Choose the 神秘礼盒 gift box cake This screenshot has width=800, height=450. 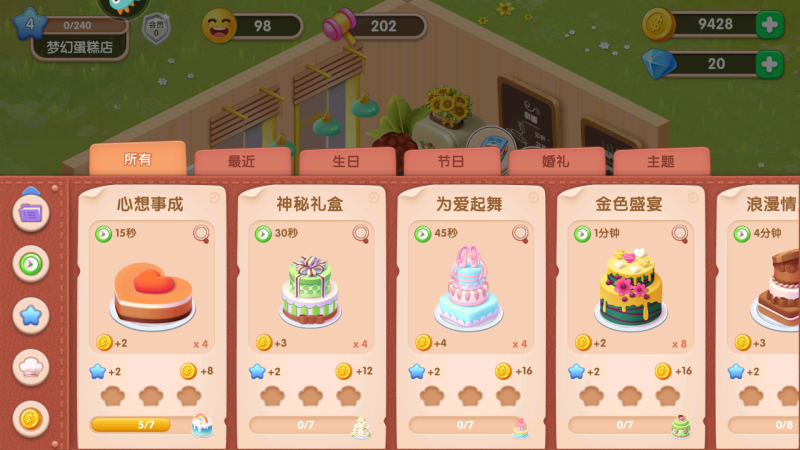tap(310, 292)
